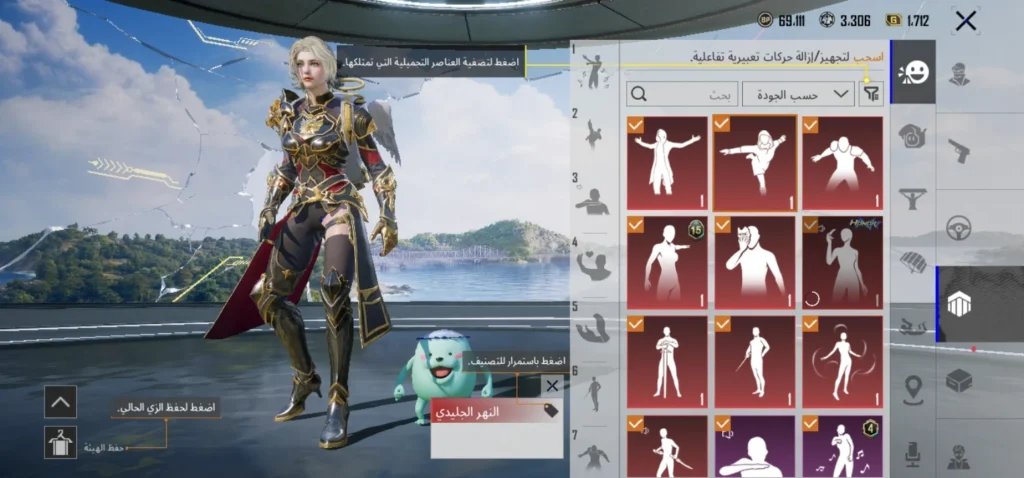The image size is (1024, 478).
Task: Pick the emote with the 15 badge
Action: pyautogui.click(x=667, y=263)
